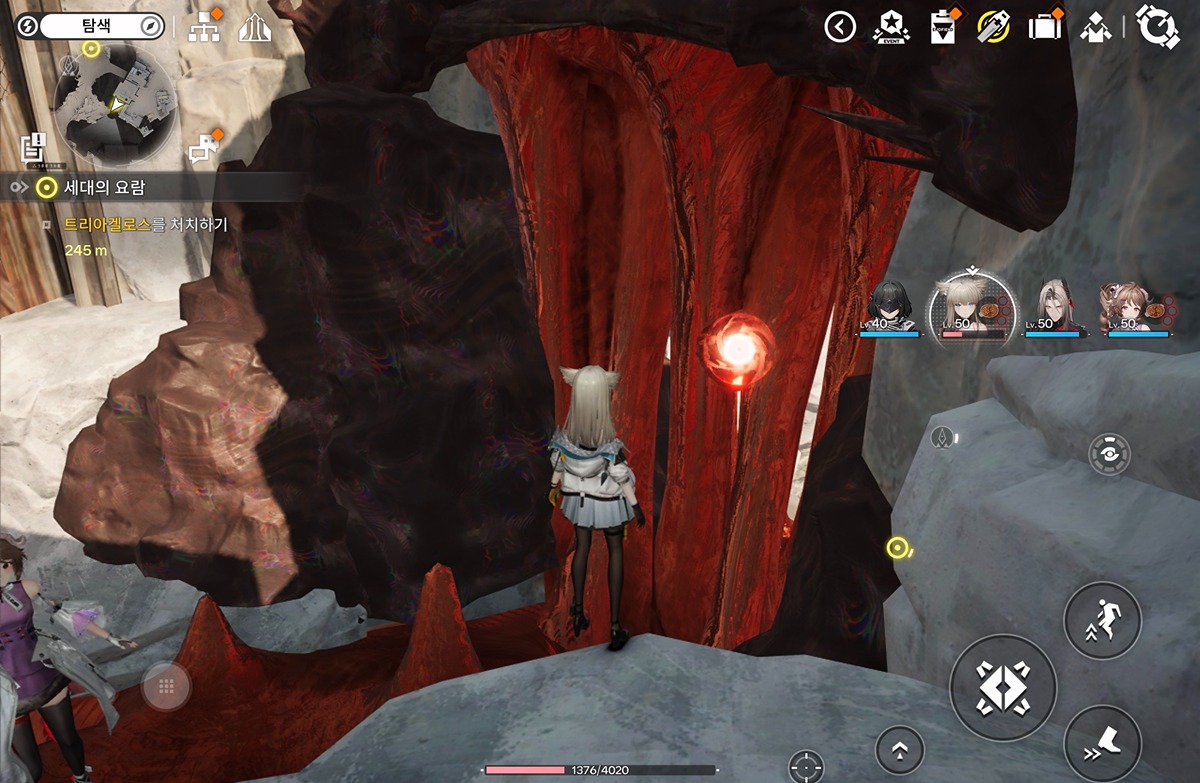
Task: Tap the boot dash button
Action: (1102, 743)
